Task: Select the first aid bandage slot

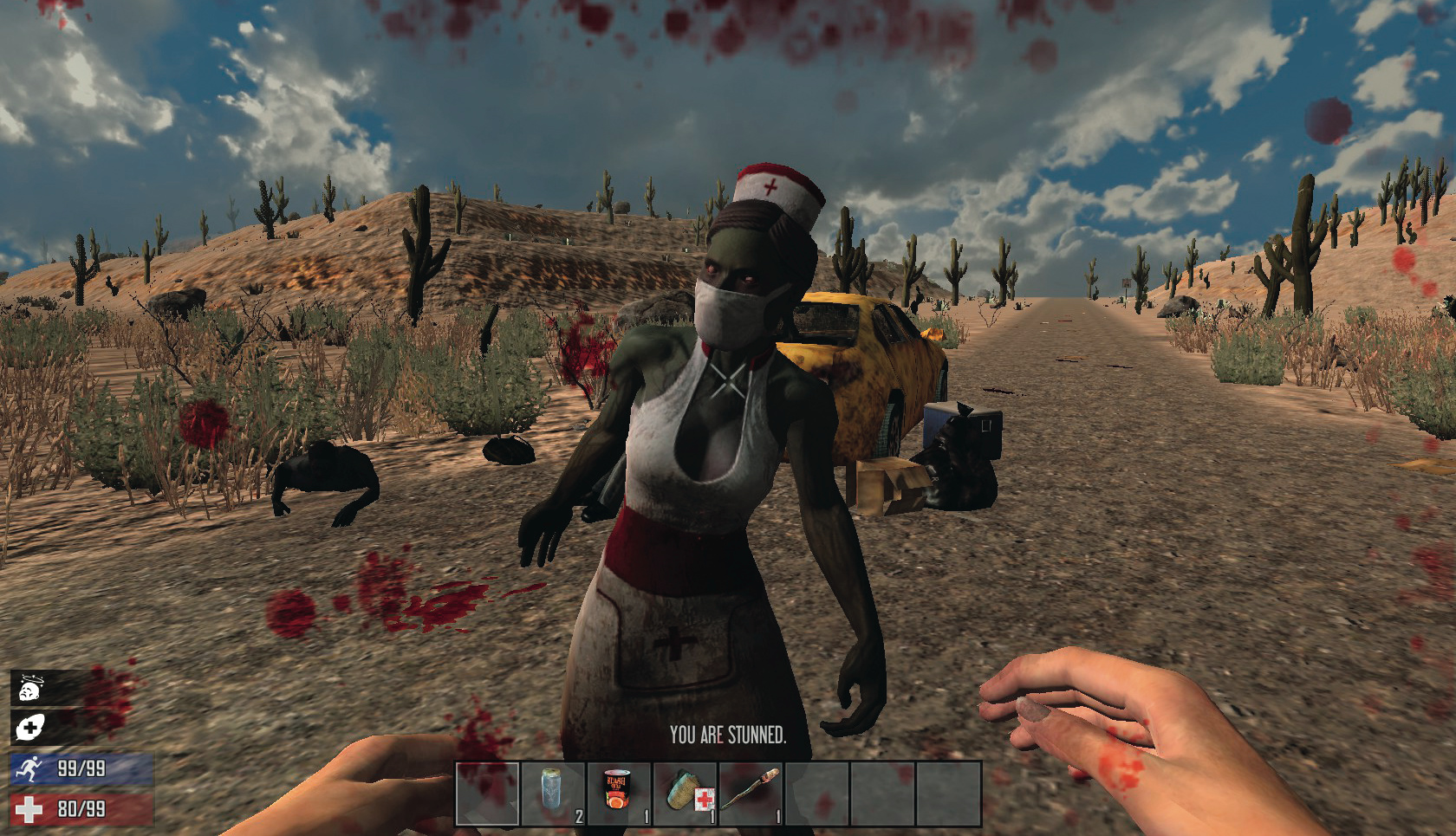Action: click(x=685, y=793)
